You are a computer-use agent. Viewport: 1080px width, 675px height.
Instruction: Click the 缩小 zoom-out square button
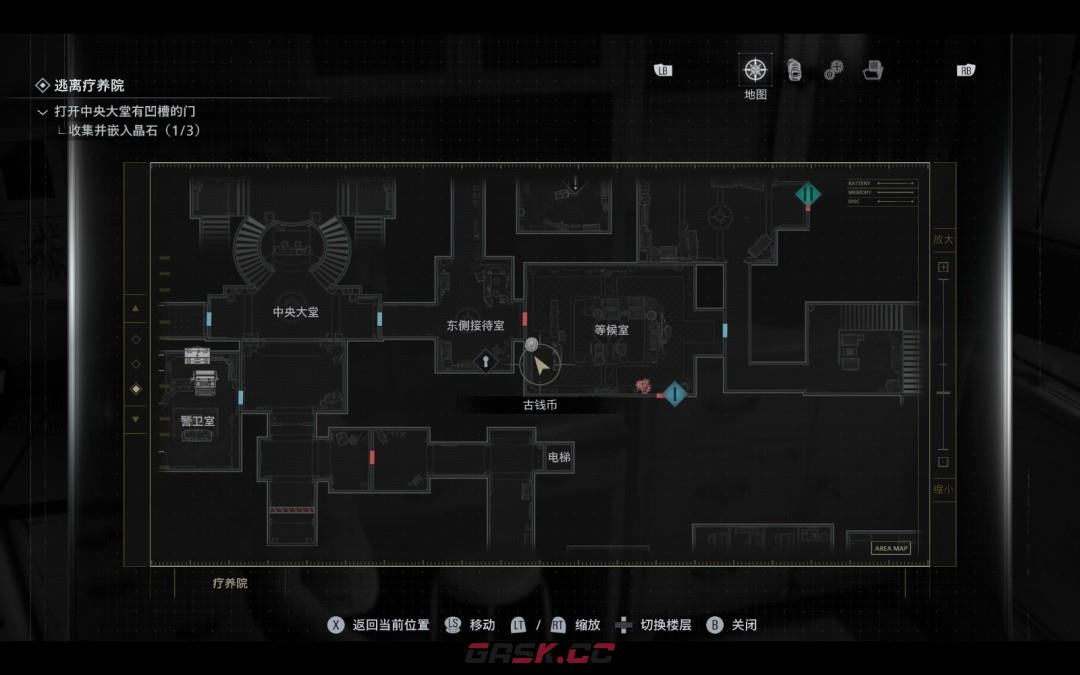(x=943, y=462)
